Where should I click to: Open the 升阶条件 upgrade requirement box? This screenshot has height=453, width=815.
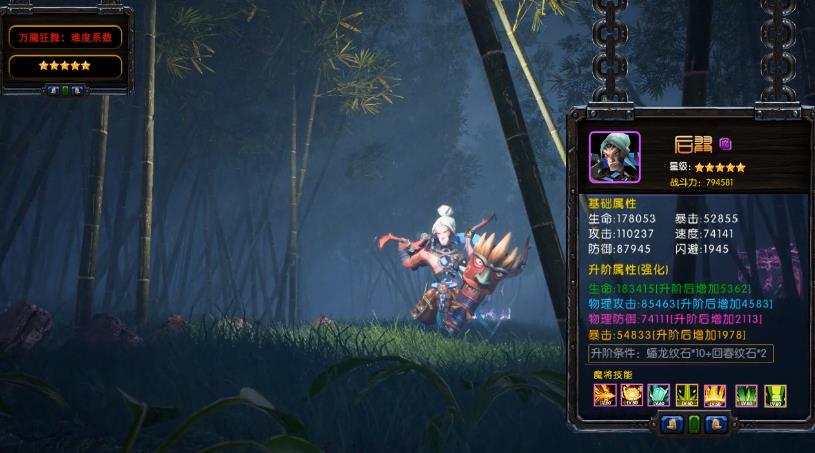pyautogui.click(x=681, y=354)
